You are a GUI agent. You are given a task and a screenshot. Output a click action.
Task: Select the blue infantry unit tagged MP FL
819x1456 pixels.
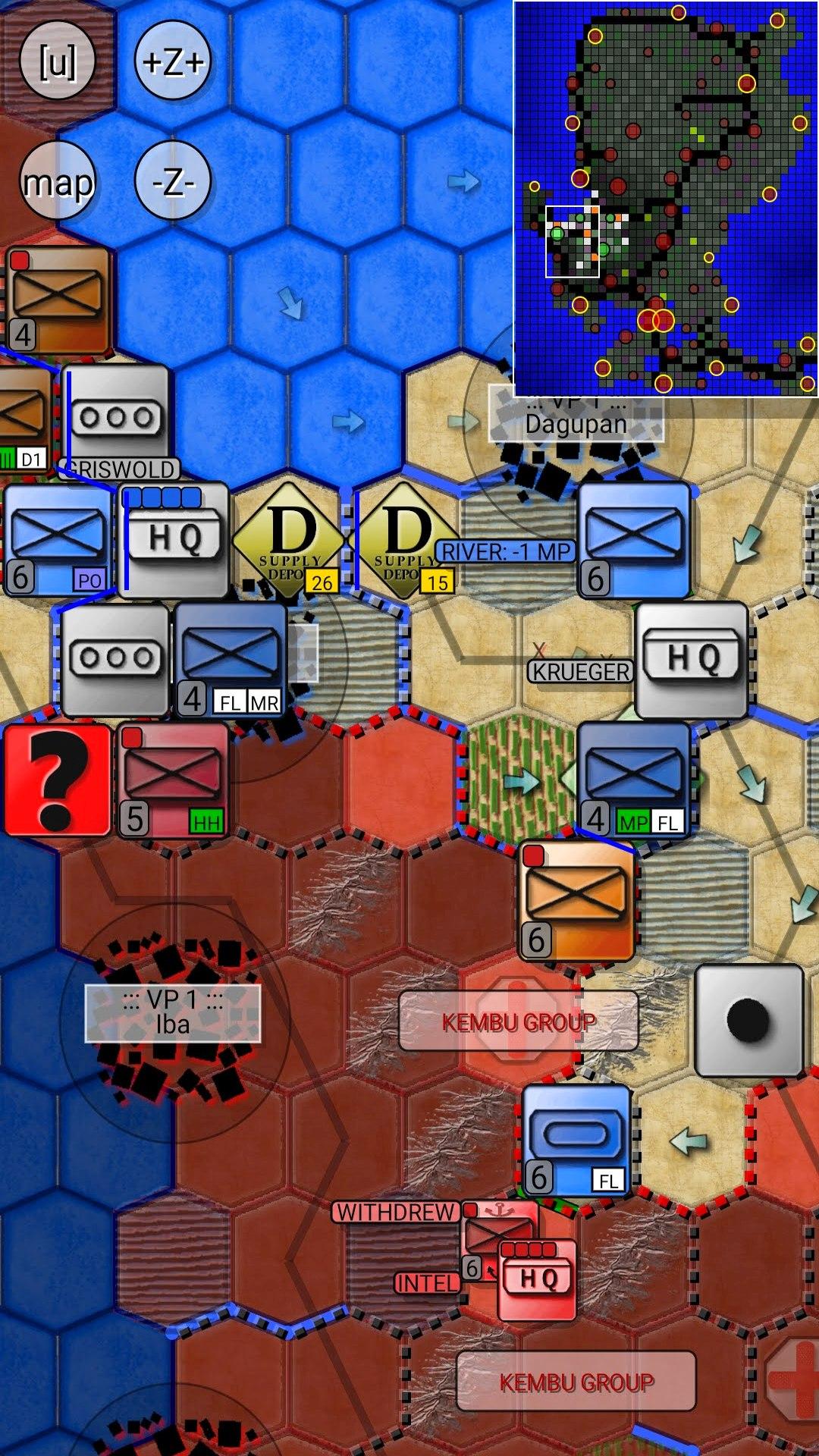point(634,780)
